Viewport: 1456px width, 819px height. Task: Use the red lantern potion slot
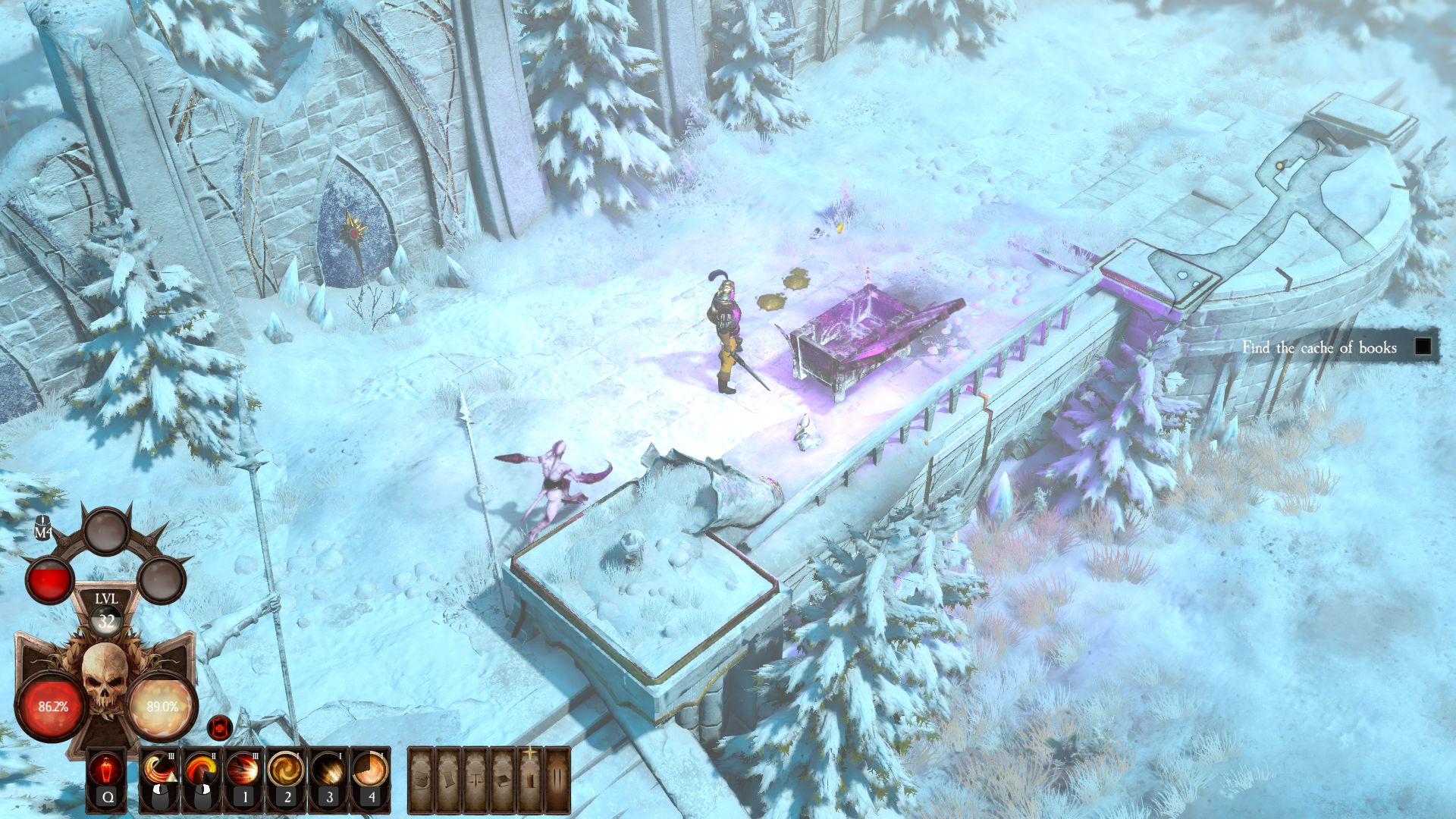coord(105,770)
